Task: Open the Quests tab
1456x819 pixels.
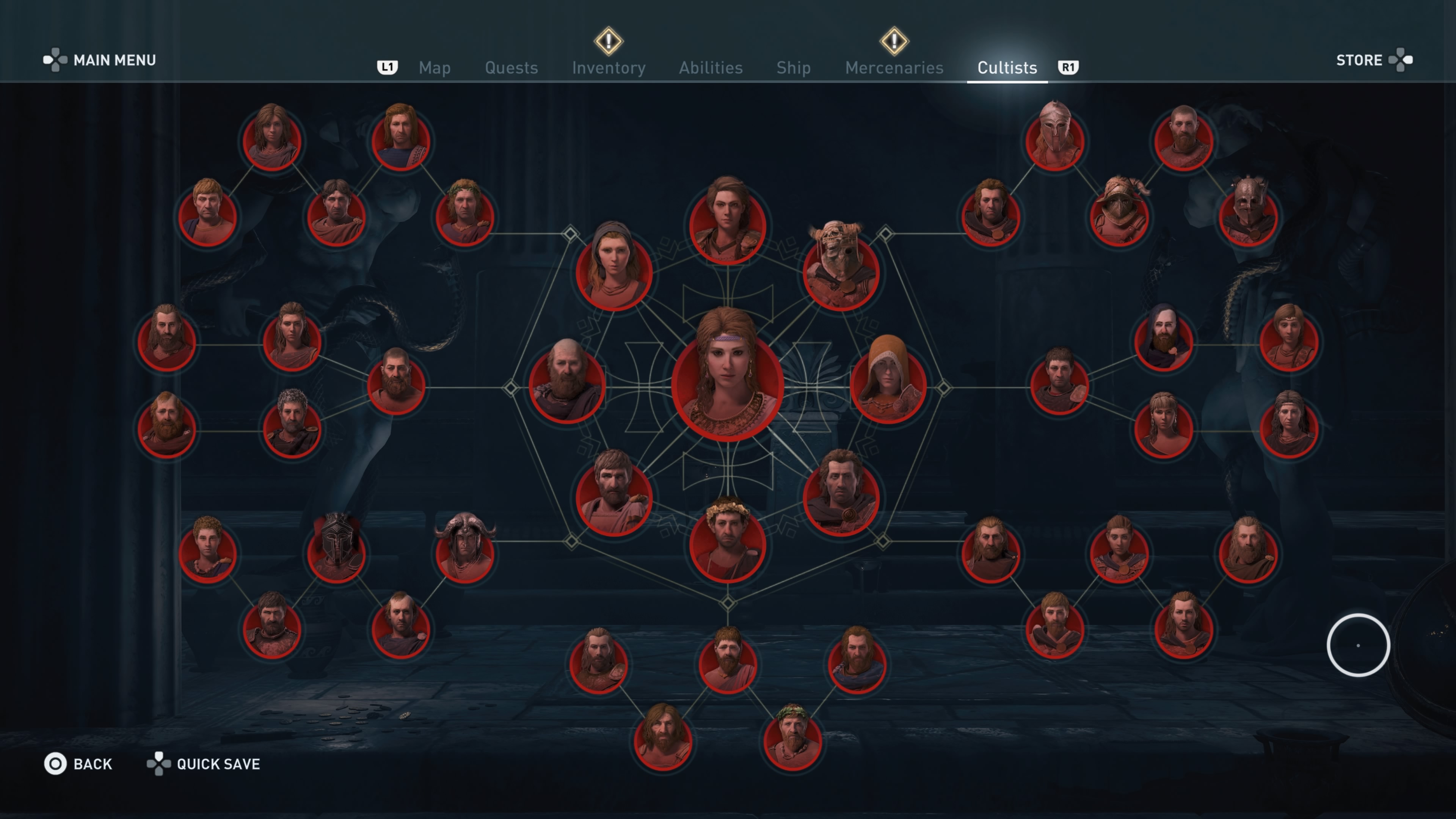Action: pyautogui.click(x=511, y=68)
